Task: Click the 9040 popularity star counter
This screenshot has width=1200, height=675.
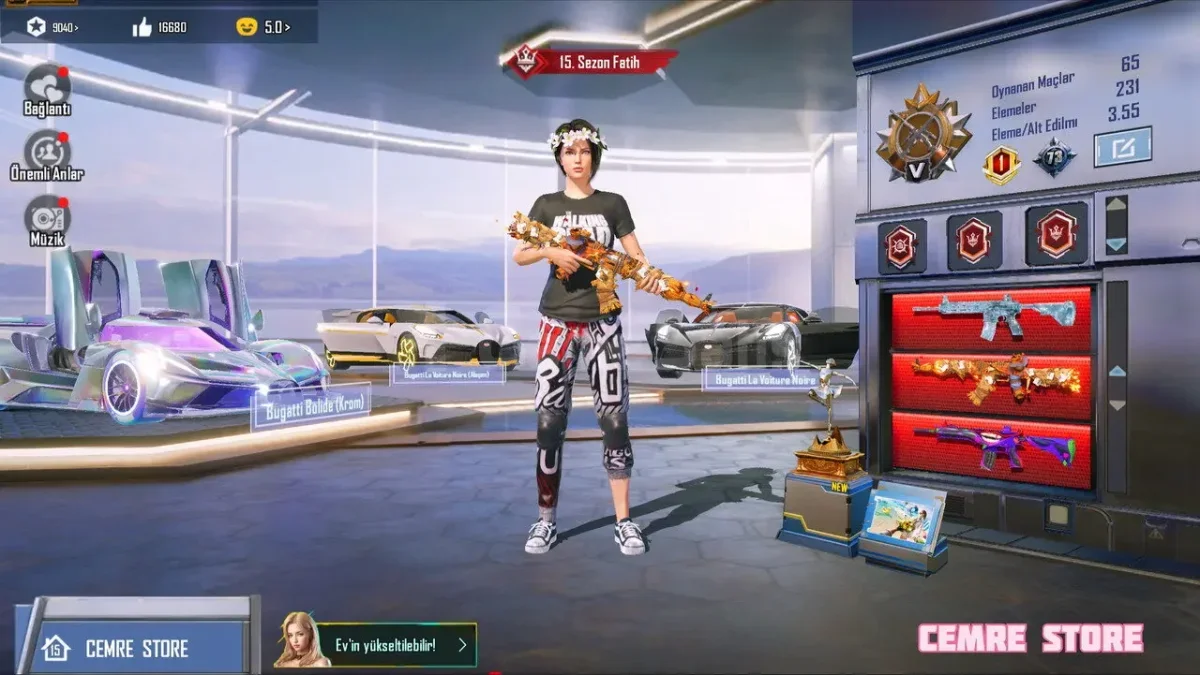Action: (x=53, y=27)
